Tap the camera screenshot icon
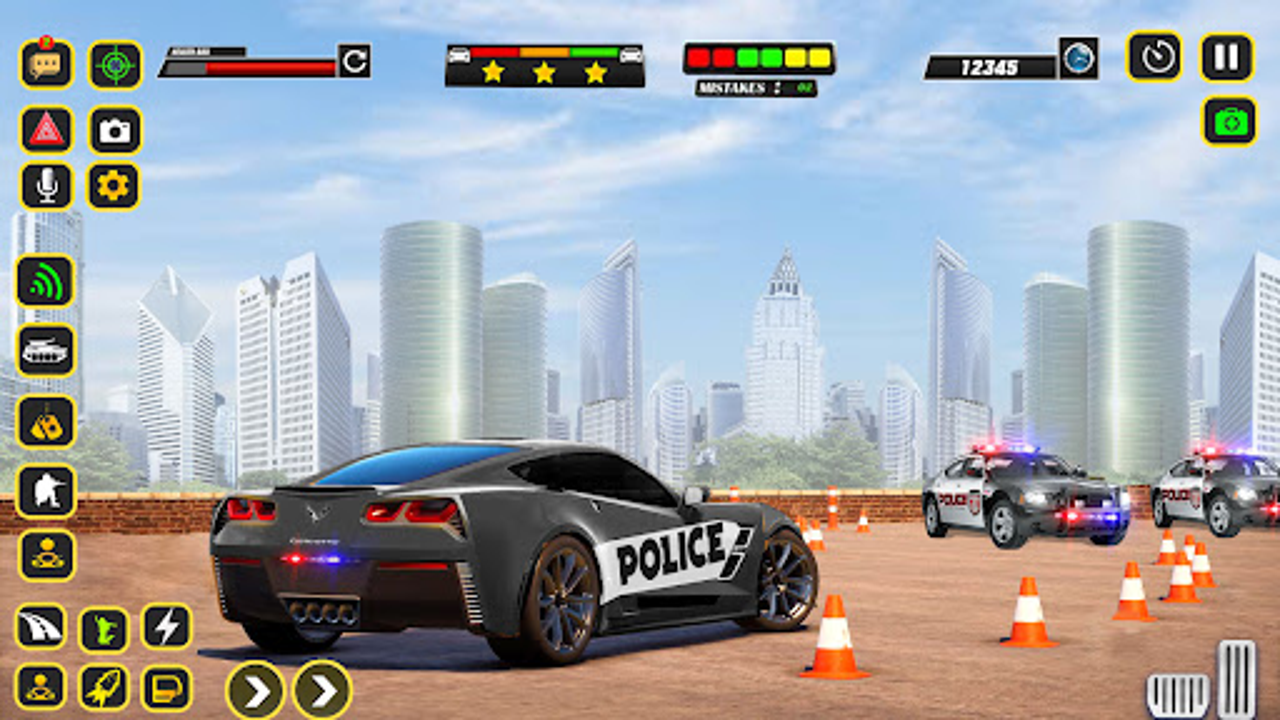 click(113, 128)
